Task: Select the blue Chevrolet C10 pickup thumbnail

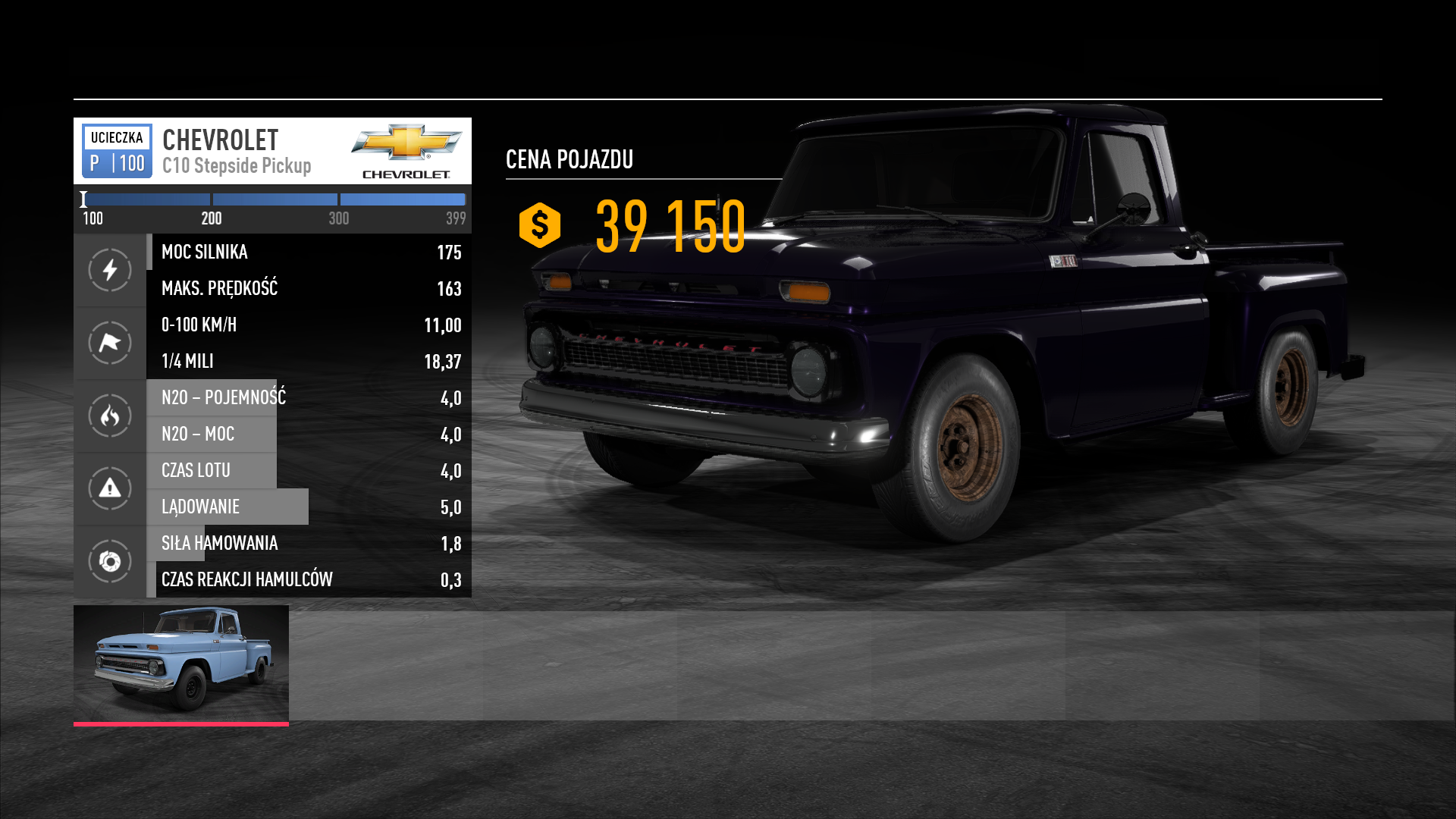Action: point(181,664)
